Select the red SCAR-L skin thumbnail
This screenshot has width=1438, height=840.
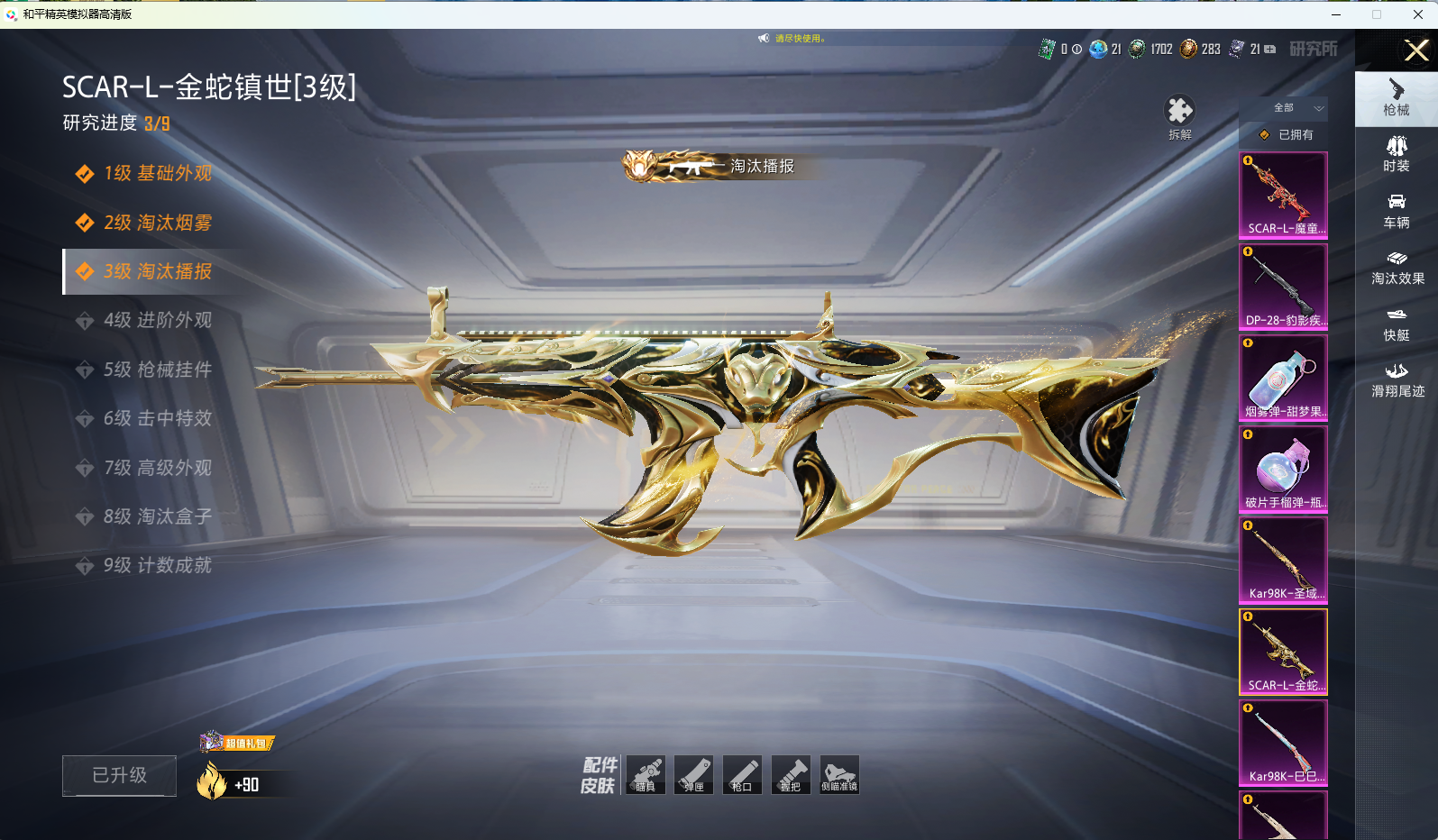[x=1283, y=195]
